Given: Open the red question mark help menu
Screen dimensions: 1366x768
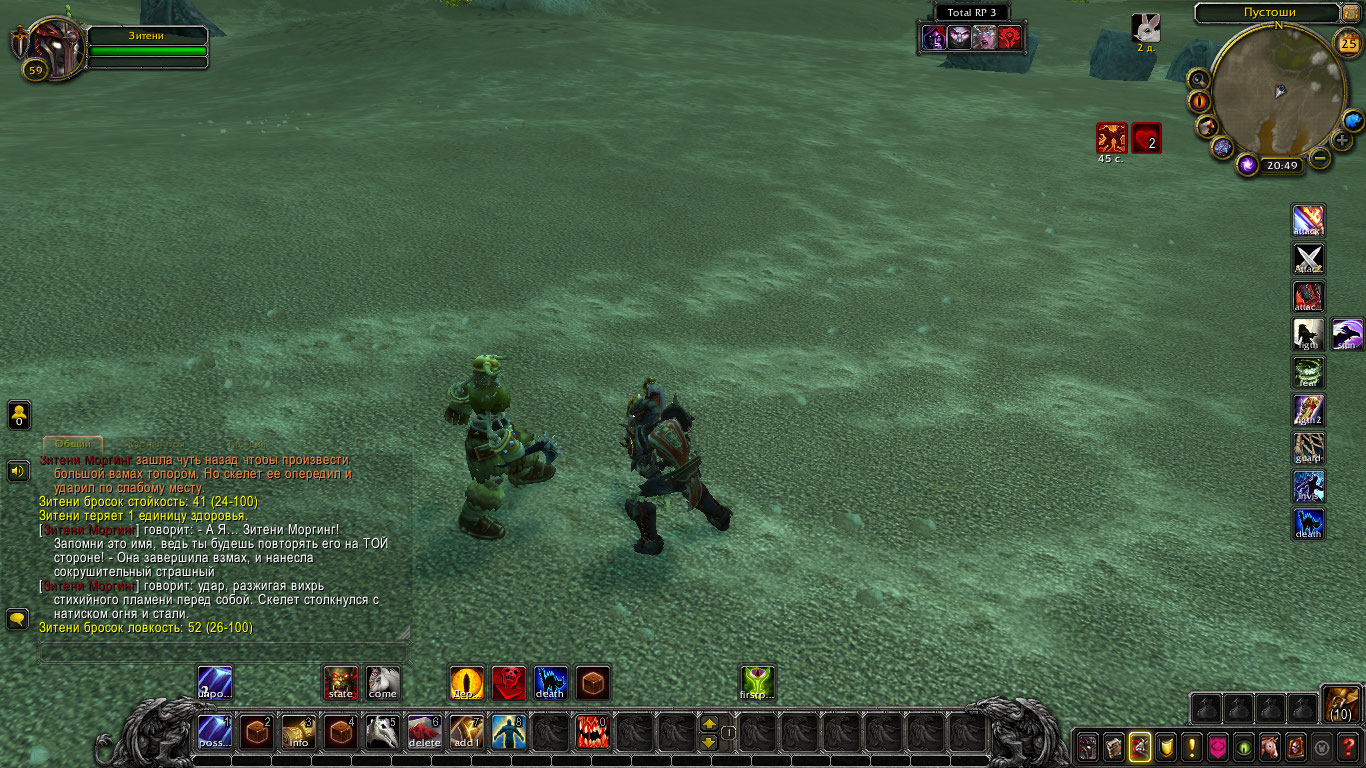Looking at the screenshot, I should pos(1348,746).
